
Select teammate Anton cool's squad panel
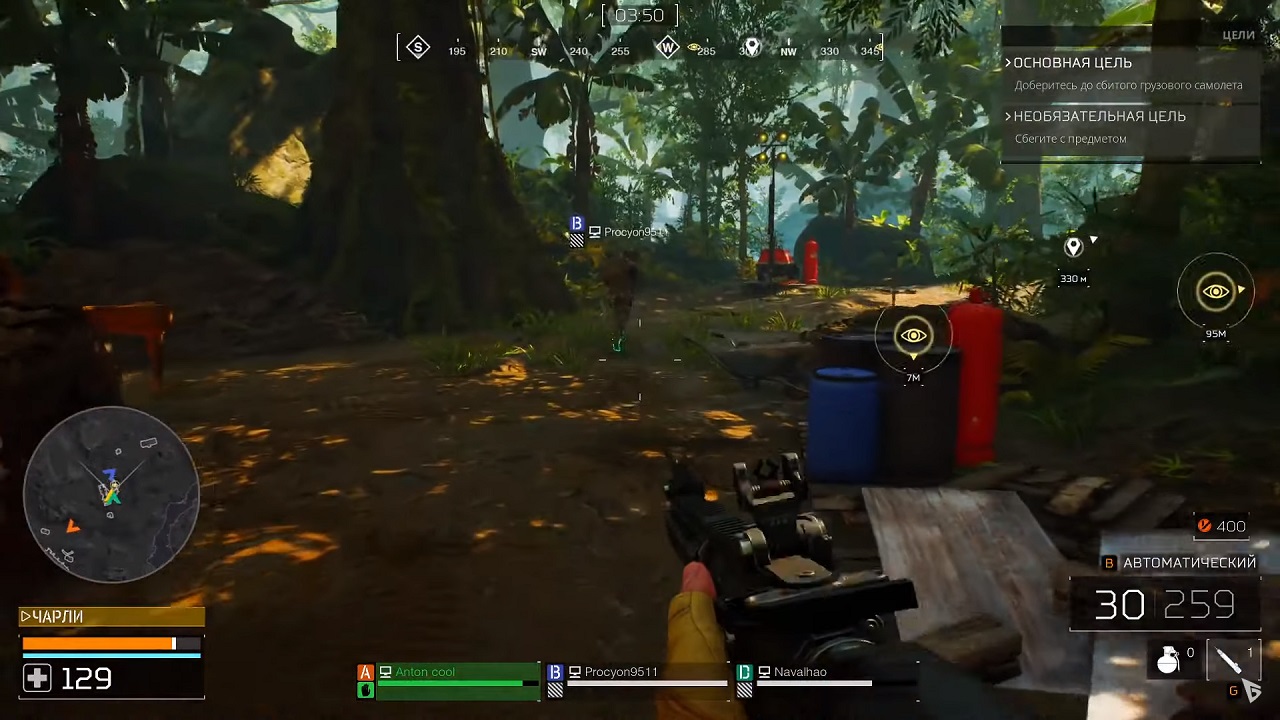[x=448, y=680]
